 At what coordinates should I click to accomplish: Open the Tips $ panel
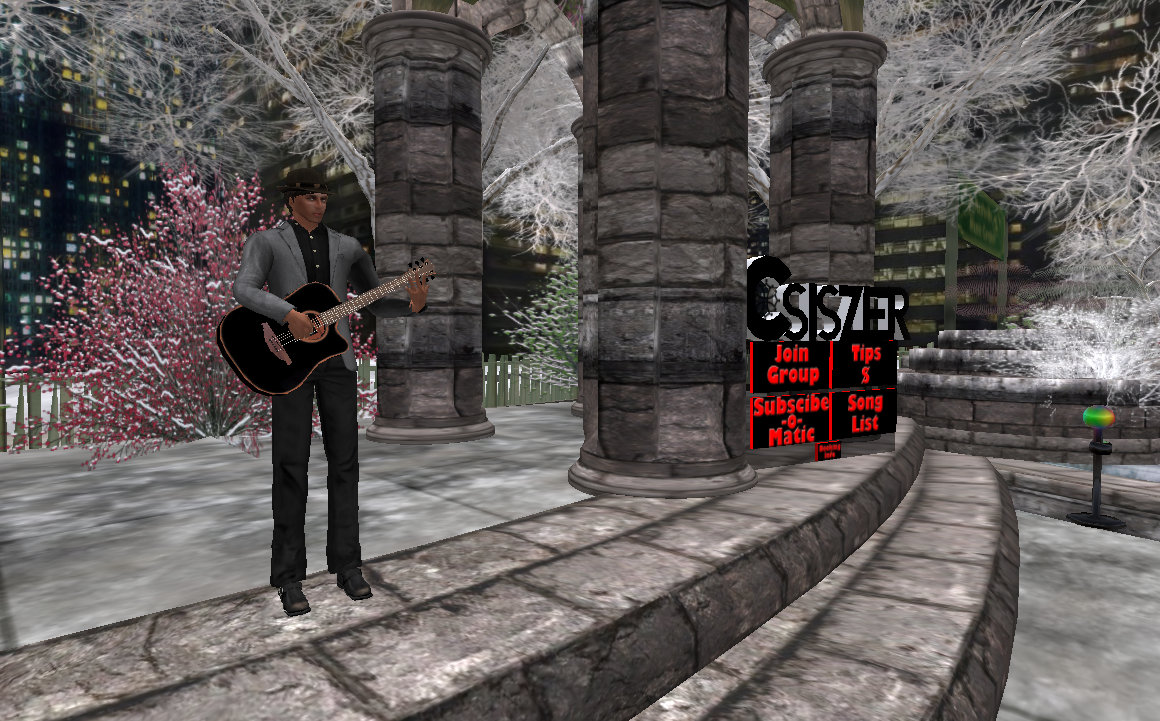865,364
